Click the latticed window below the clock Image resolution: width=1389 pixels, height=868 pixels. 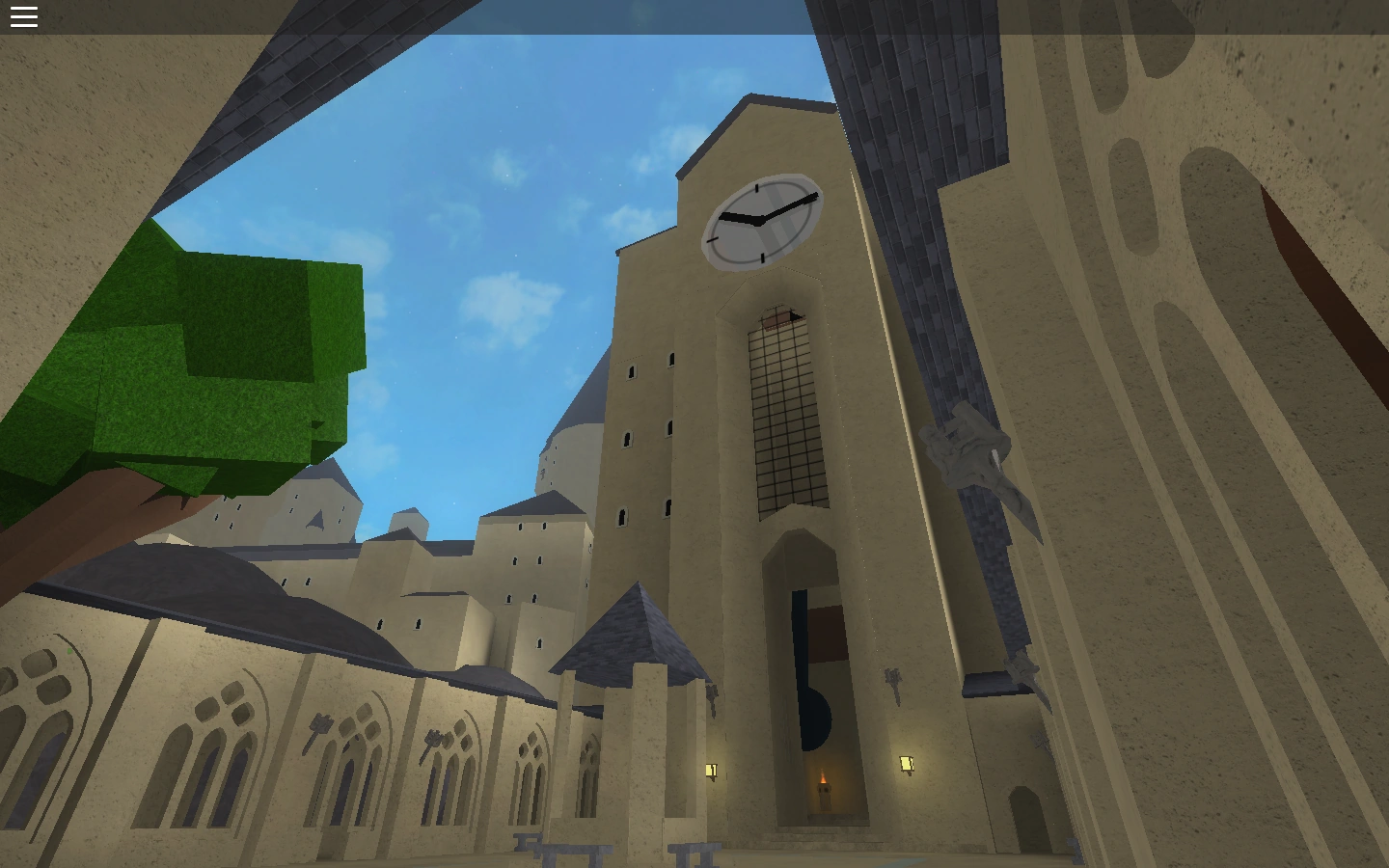coord(781,415)
